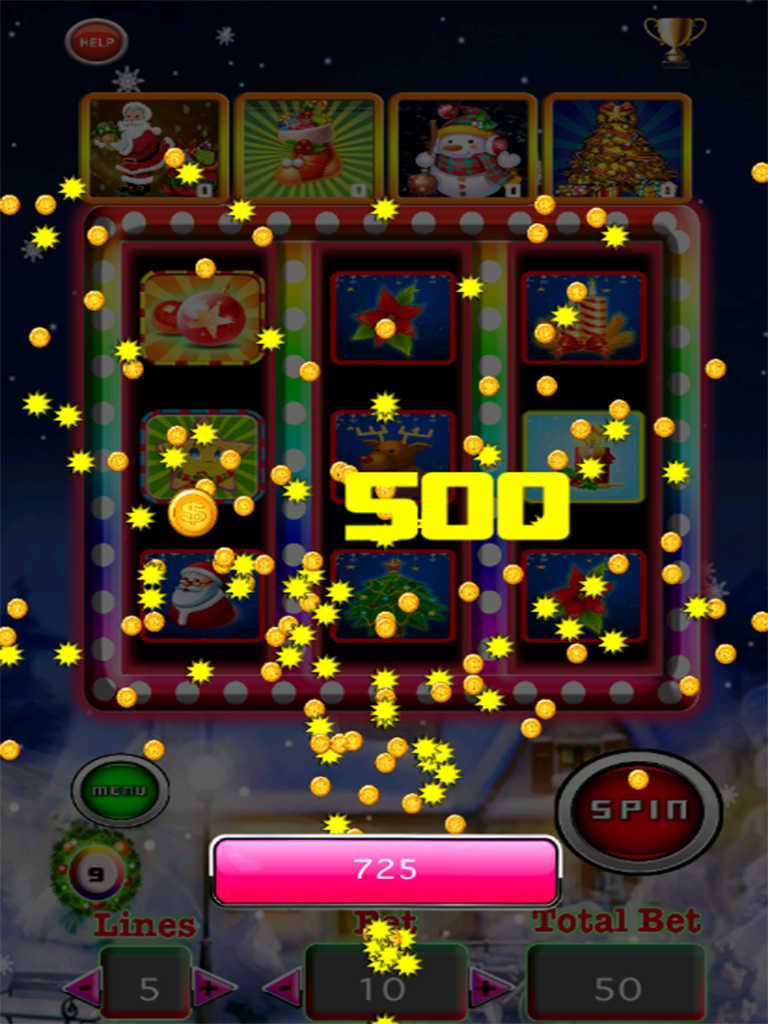The image size is (768, 1024).
Task: Open the trophy leaderboard
Action: tap(673, 38)
